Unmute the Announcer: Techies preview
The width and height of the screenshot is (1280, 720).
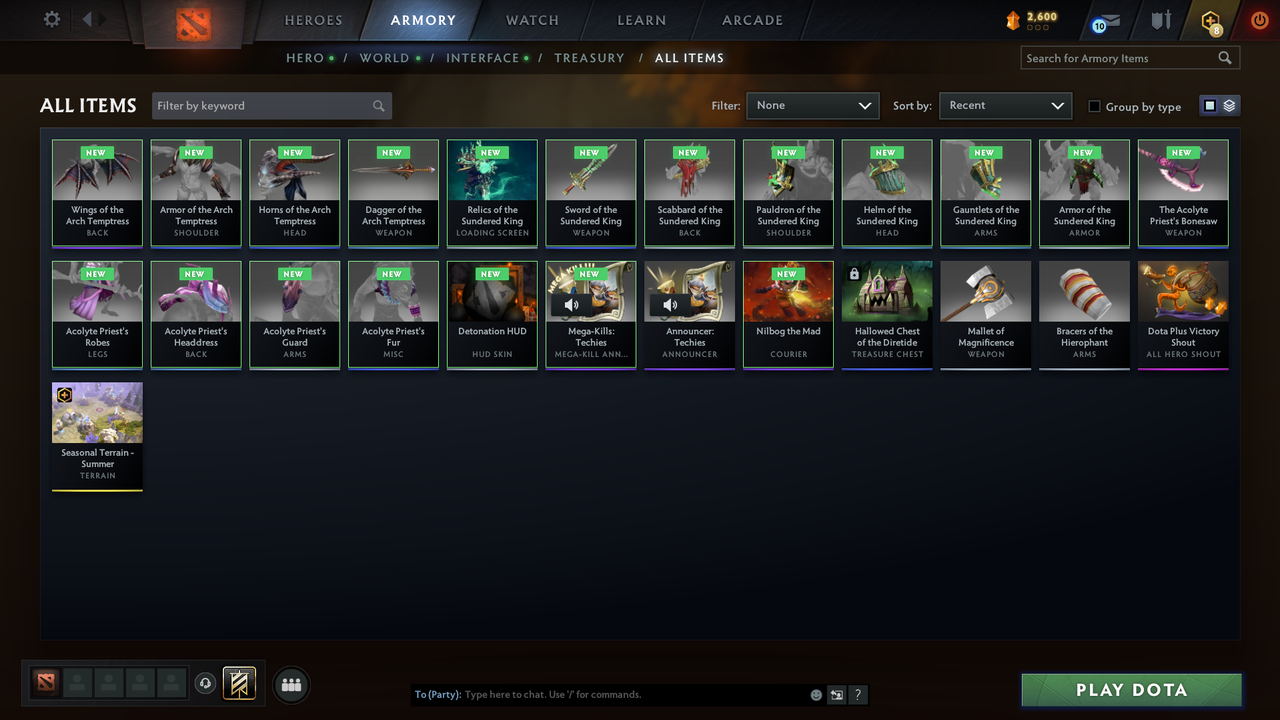tap(669, 305)
